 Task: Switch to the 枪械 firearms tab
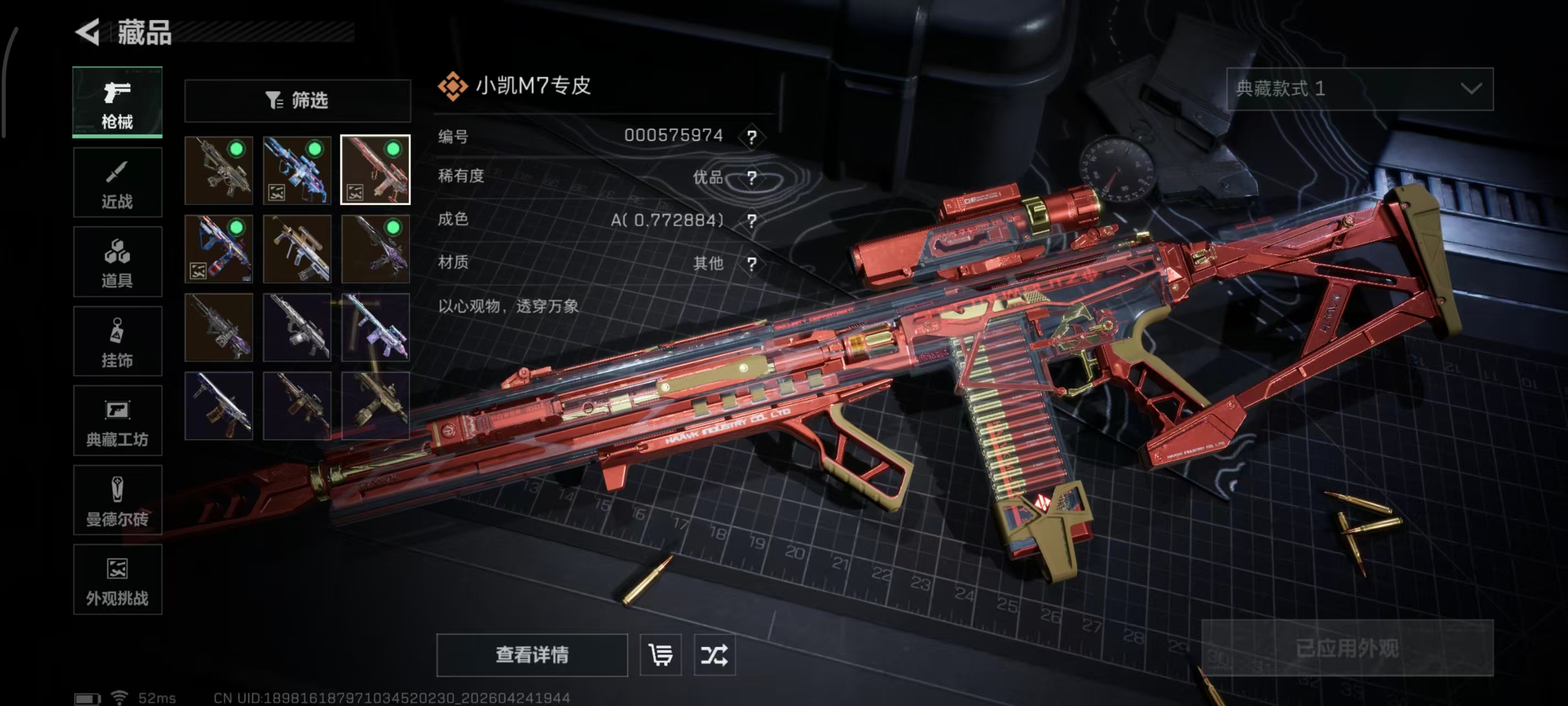pyautogui.click(x=117, y=103)
